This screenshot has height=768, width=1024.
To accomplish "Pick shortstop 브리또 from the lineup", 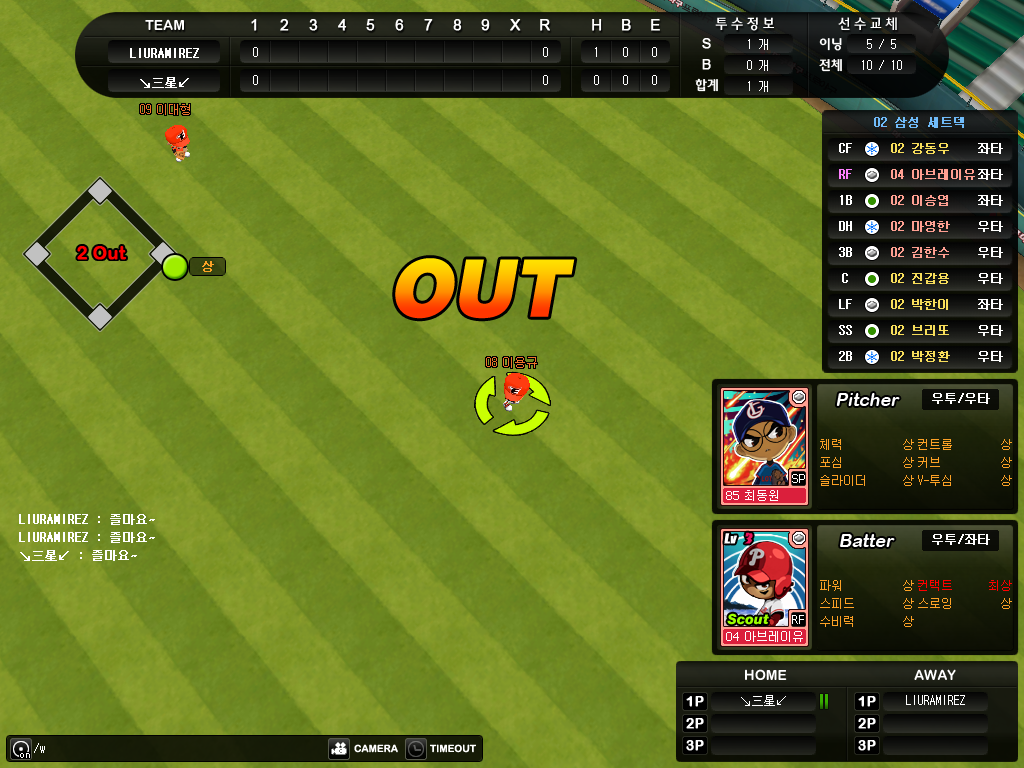I will (x=919, y=331).
